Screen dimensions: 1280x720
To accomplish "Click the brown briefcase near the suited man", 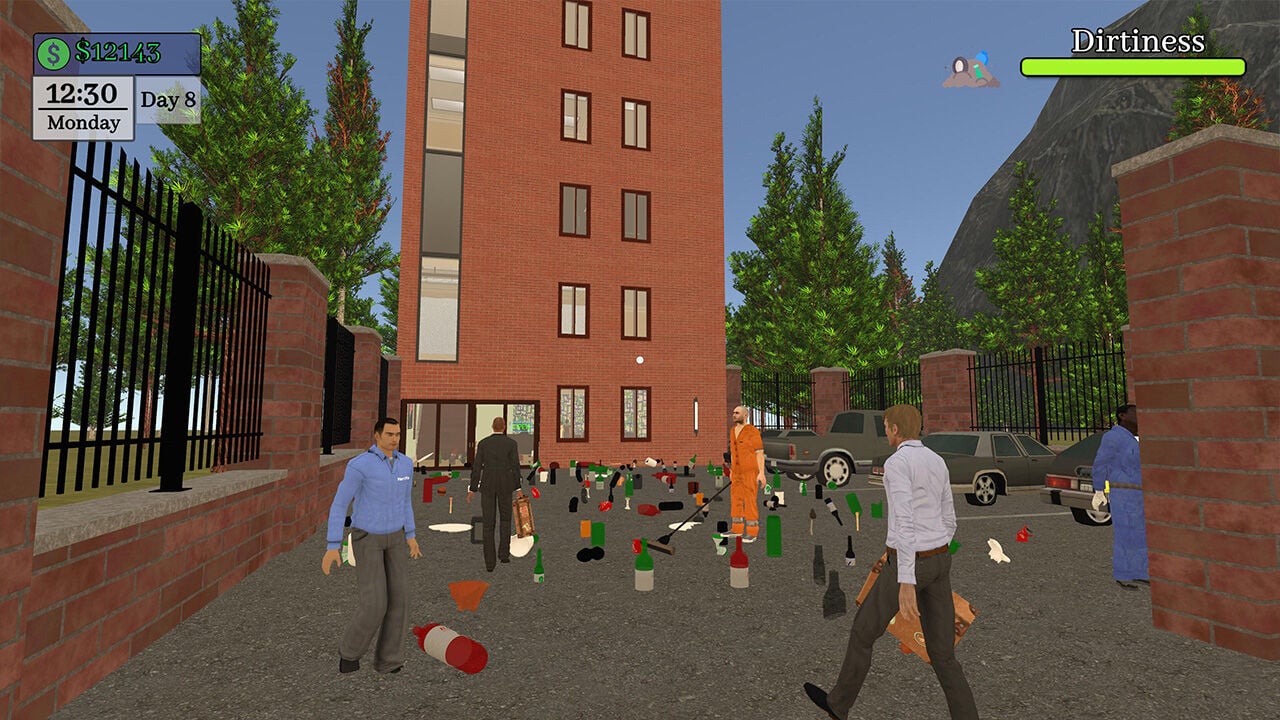I will pyautogui.click(x=523, y=514).
